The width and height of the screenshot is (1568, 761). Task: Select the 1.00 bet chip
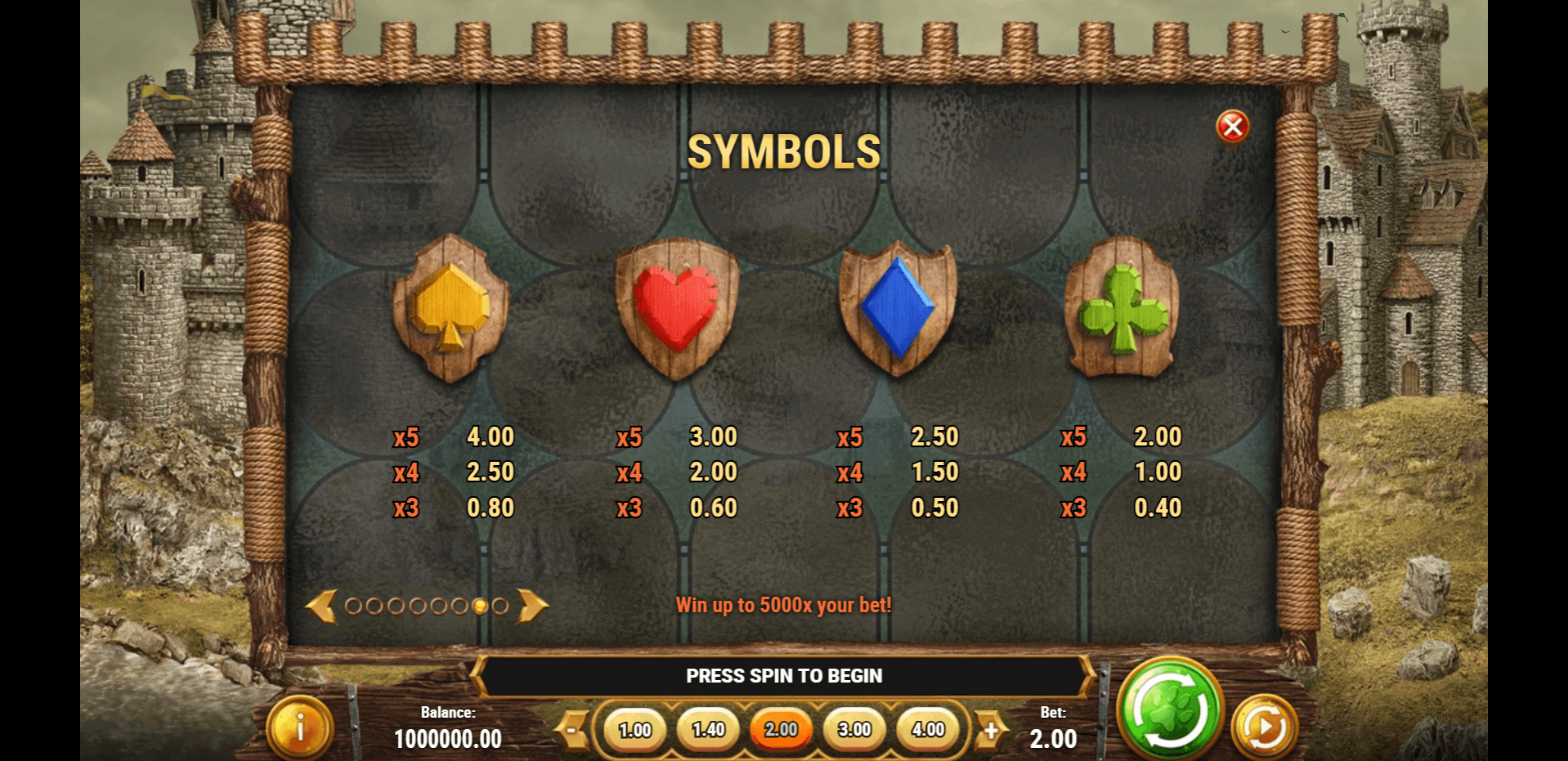pyautogui.click(x=635, y=730)
